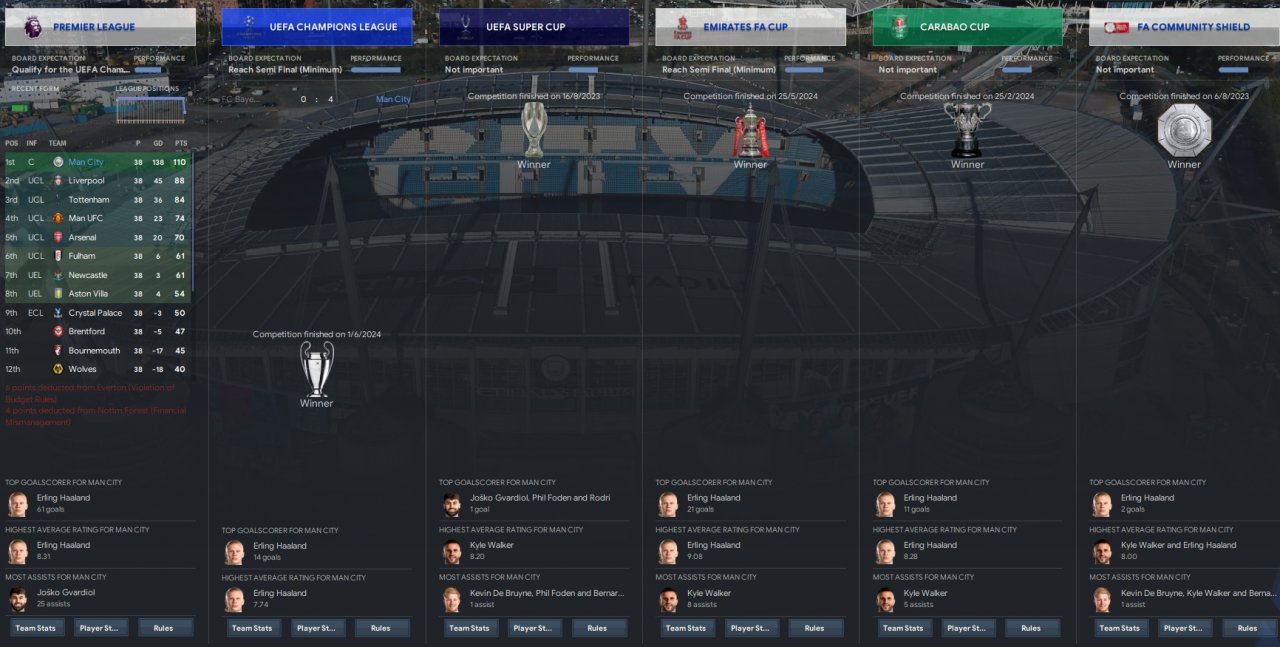
Task: Open Crystal Palace from the league table
Action: tap(95, 313)
